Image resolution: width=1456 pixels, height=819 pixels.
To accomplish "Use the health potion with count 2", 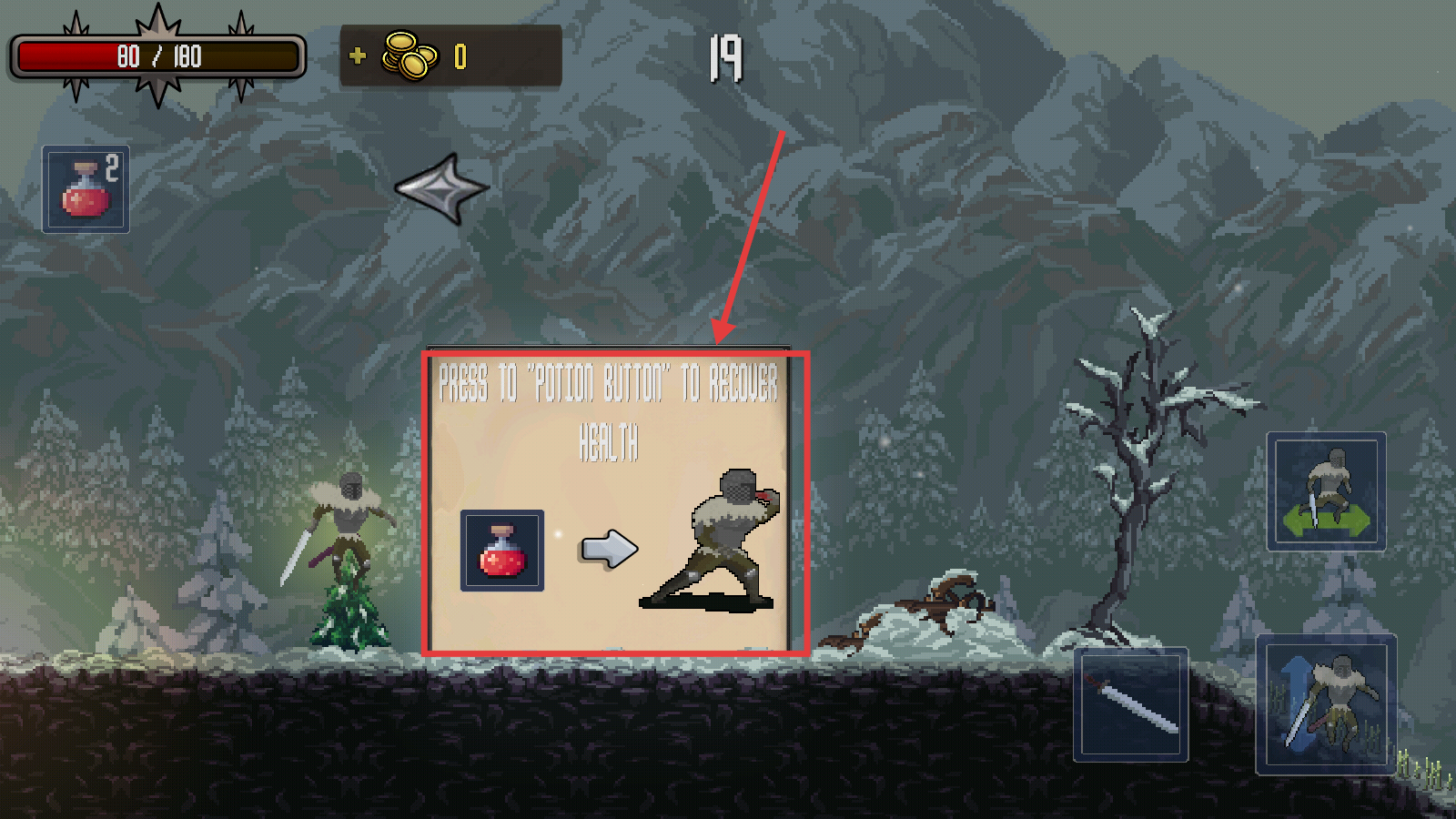I will 86,189.
